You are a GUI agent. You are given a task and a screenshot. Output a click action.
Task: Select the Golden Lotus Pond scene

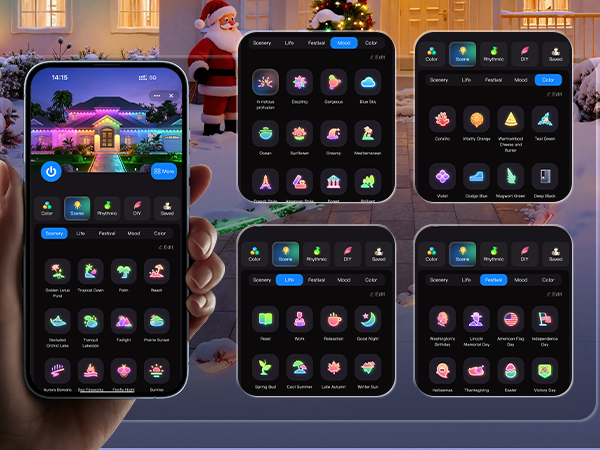tap(57, 271)
